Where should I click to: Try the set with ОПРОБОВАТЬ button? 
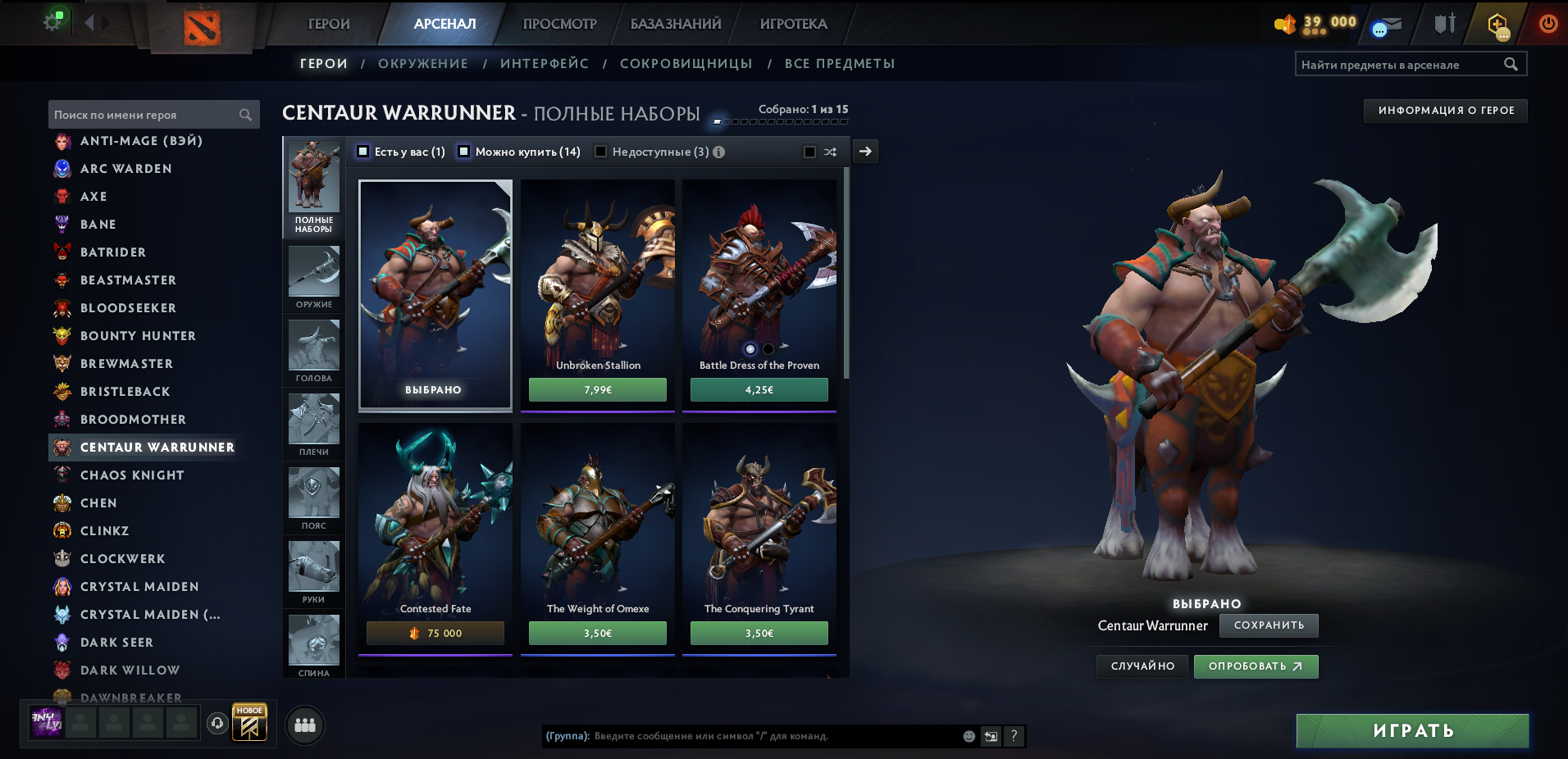click(x=1256, y=666)
